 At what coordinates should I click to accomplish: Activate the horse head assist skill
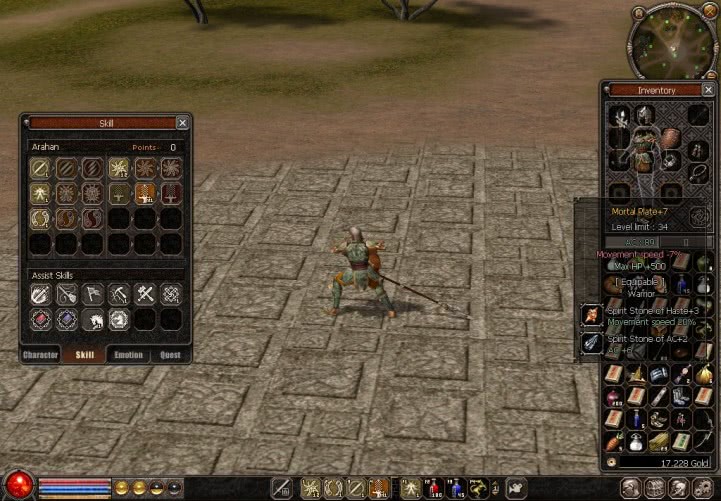click(x=92, y=320)
